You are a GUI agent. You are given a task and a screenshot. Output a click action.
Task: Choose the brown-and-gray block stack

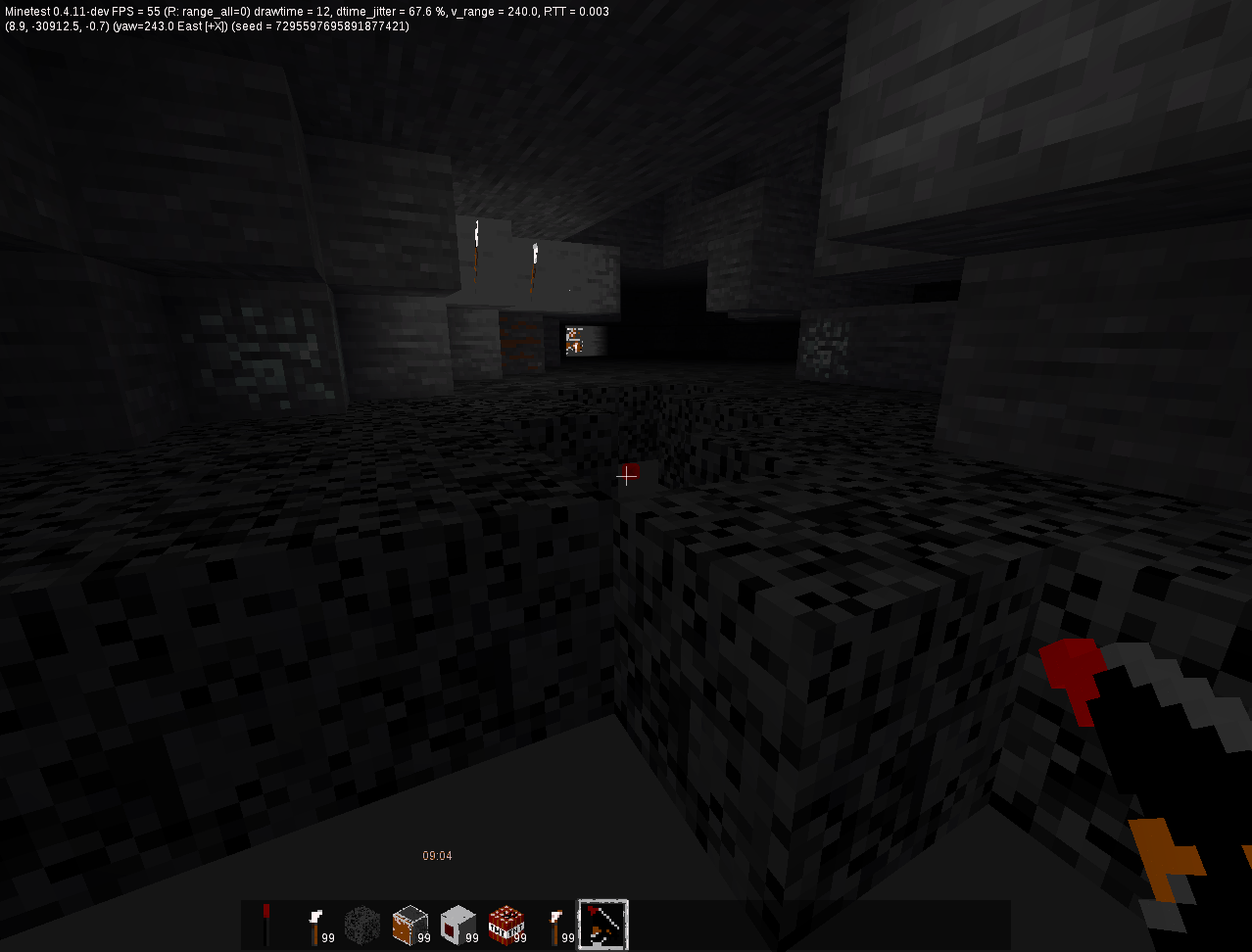[x=409, y=925]
